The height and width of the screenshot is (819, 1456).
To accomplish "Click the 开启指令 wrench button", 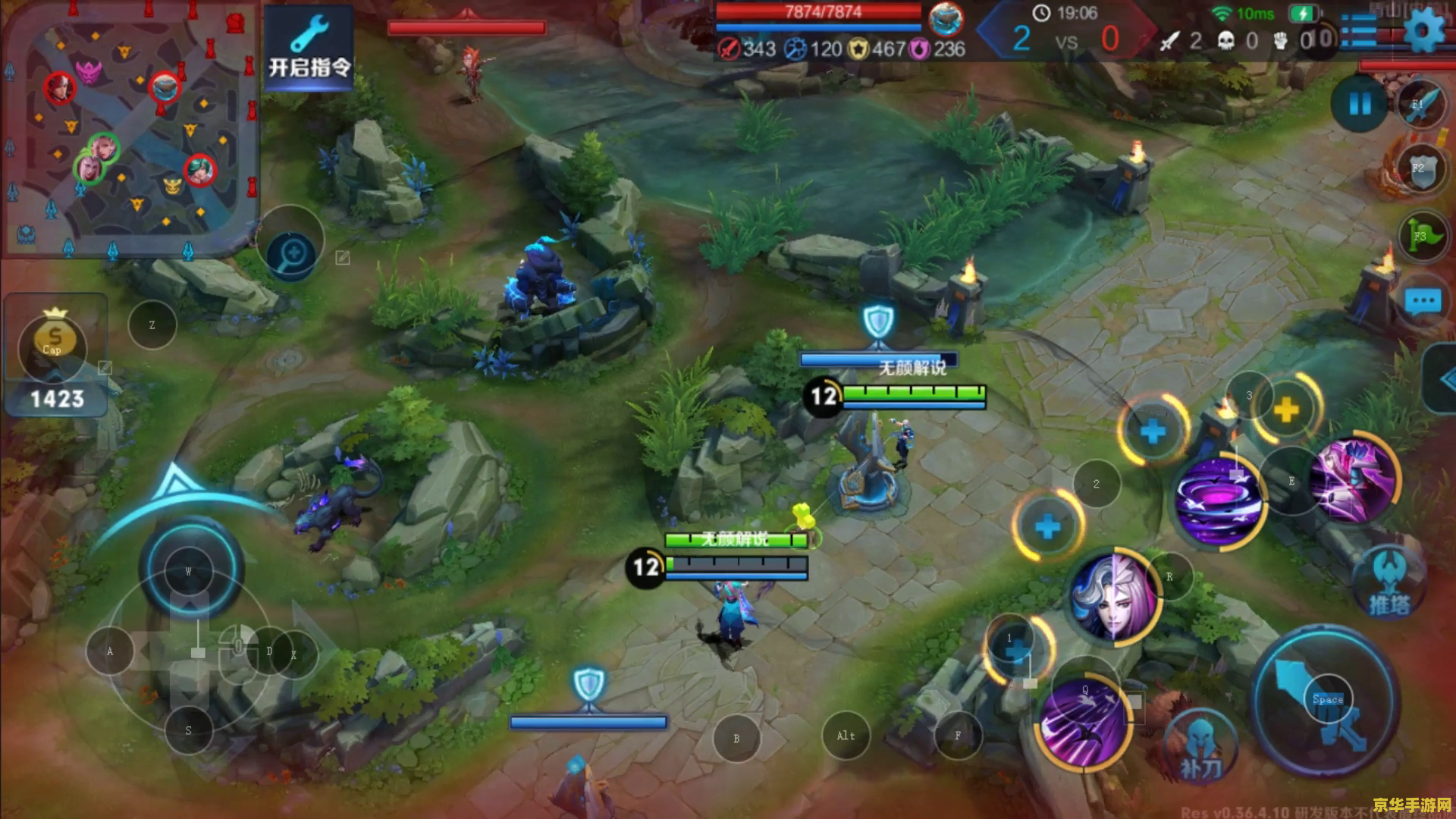I will tap(309, 47).
